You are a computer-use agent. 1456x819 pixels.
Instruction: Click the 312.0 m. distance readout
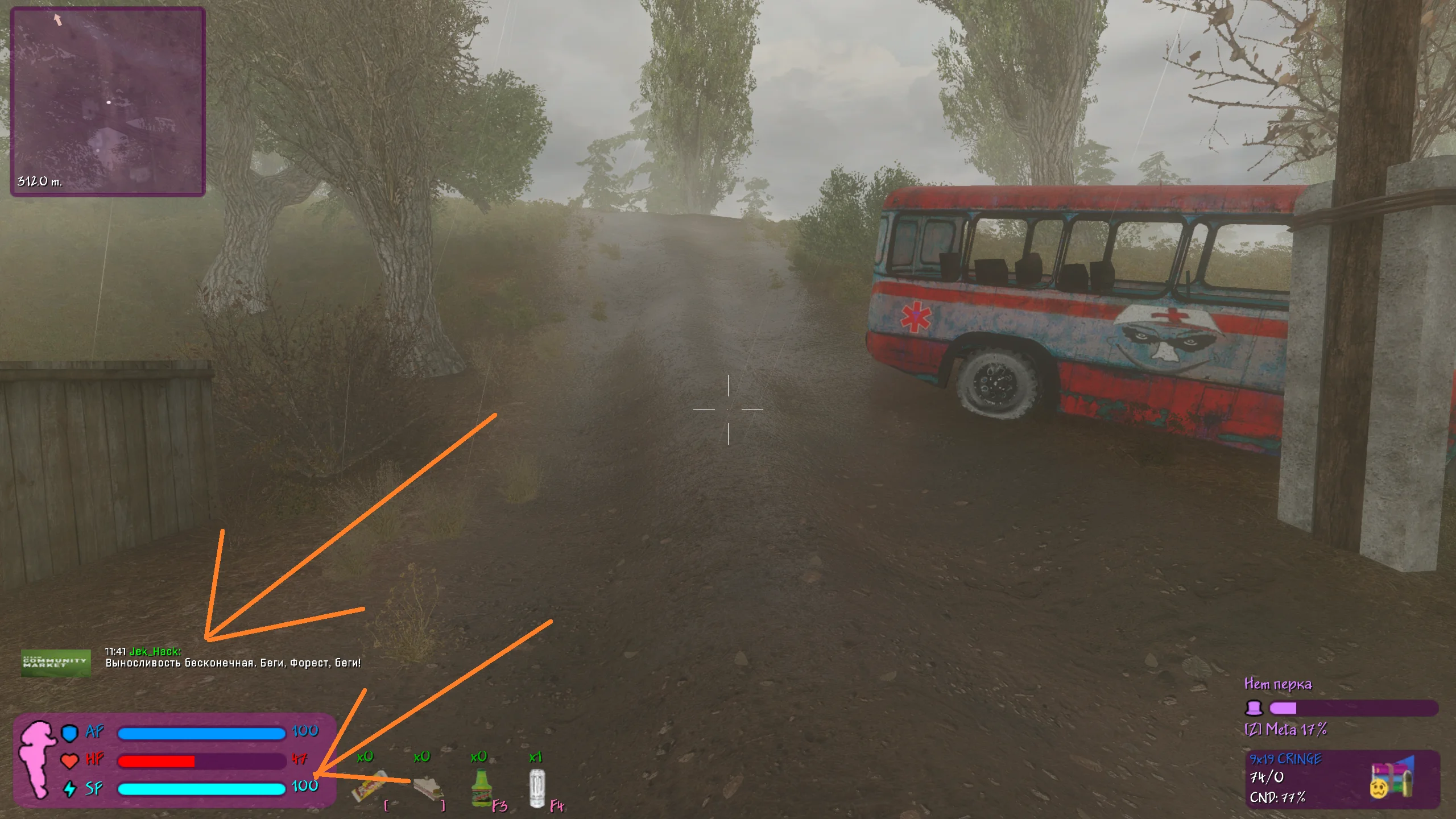click(38, 182)
